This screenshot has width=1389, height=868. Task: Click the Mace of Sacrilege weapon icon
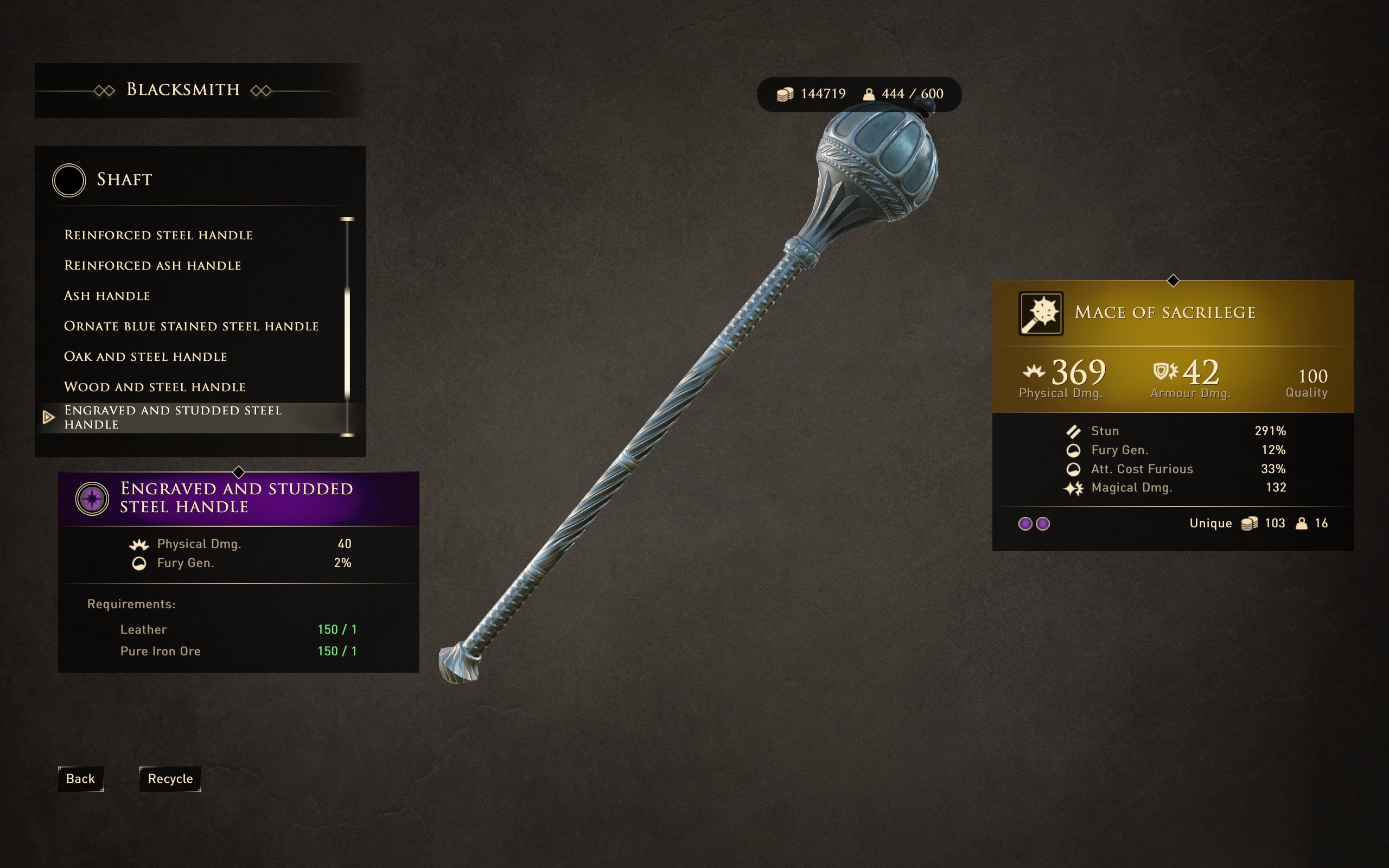point(1041,314)
